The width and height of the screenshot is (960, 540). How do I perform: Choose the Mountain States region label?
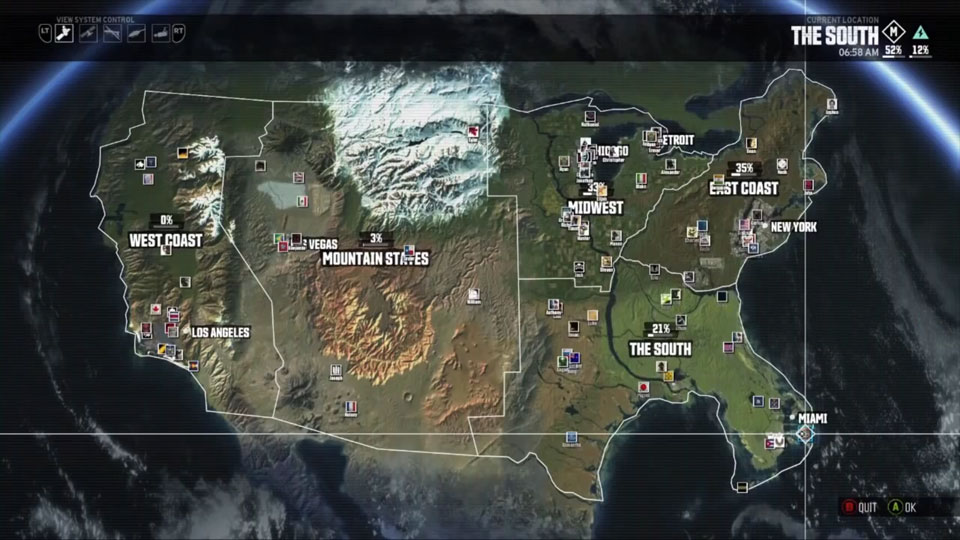[375, 259]
